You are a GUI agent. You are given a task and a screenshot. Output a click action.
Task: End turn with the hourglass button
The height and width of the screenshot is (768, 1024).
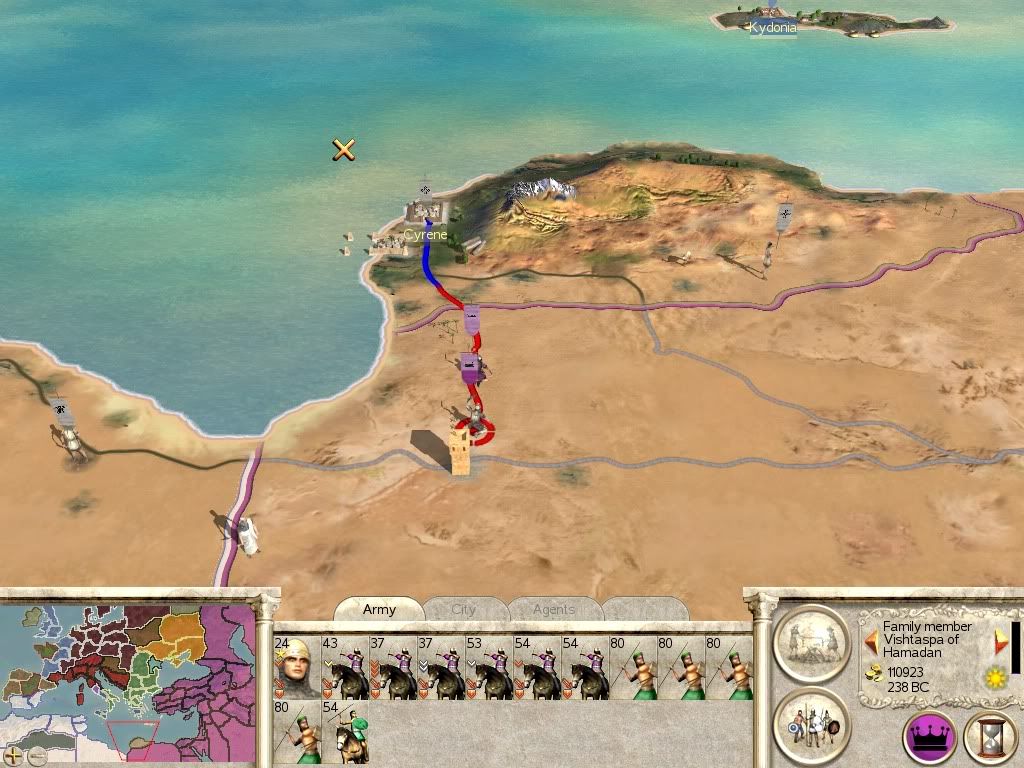tap(991, 738)
